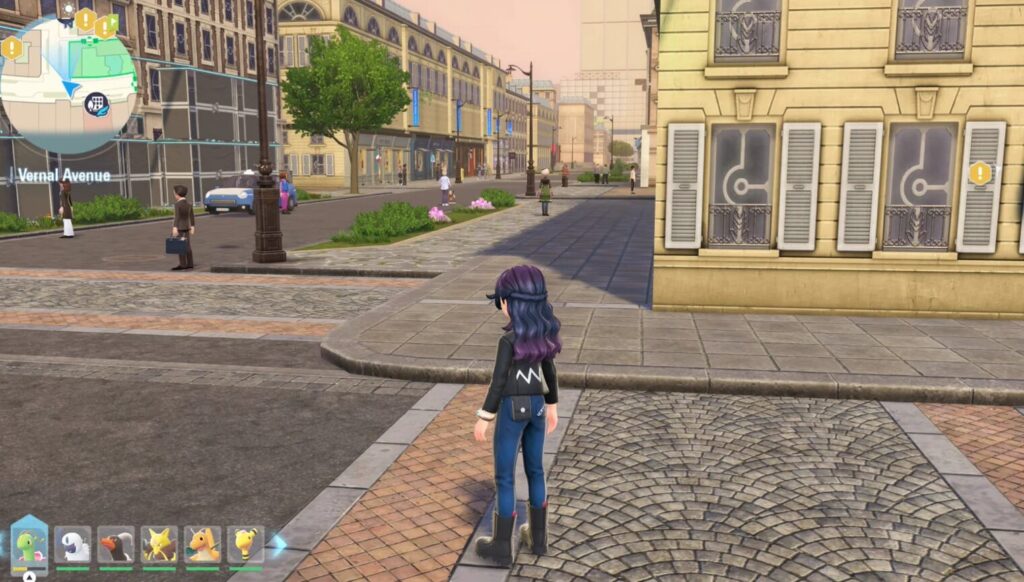The height and width of the screenshot is (582, 1024).
Task: Pick Alakazam from the party lineup
Action: click(x=159, y=546)
